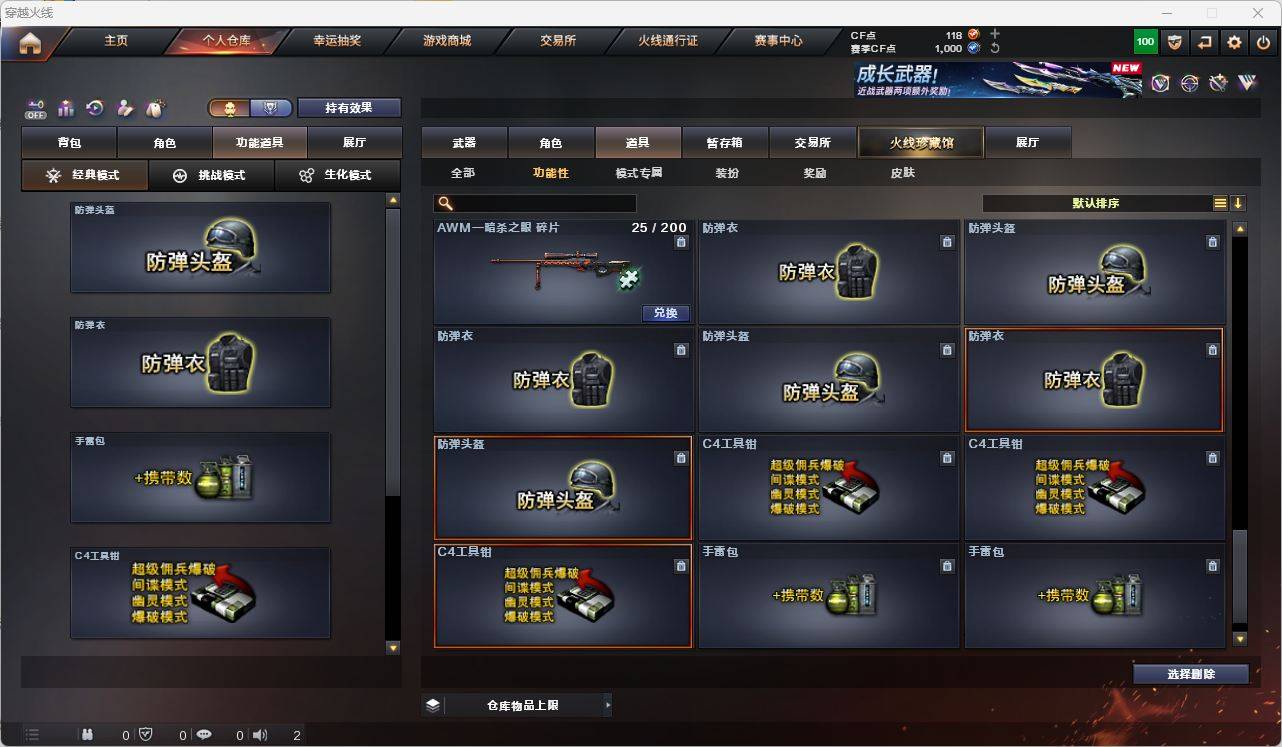
Task: Click the green 100 level indicator
Action: [1143, 41]
